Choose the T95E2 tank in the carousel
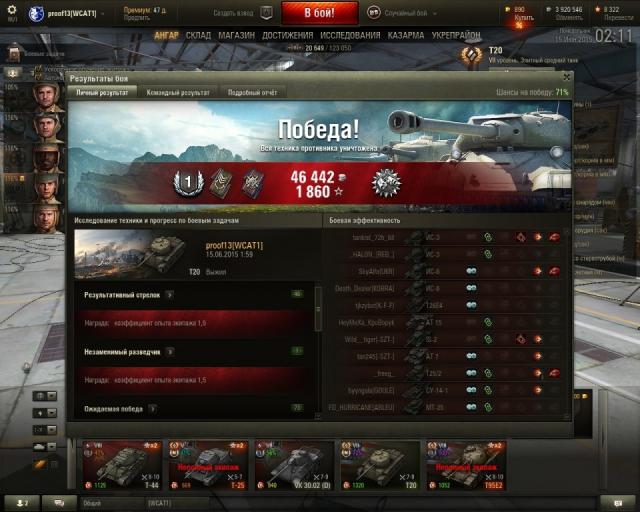The width and height of the screenshot is (640, 512). point(465,465)
